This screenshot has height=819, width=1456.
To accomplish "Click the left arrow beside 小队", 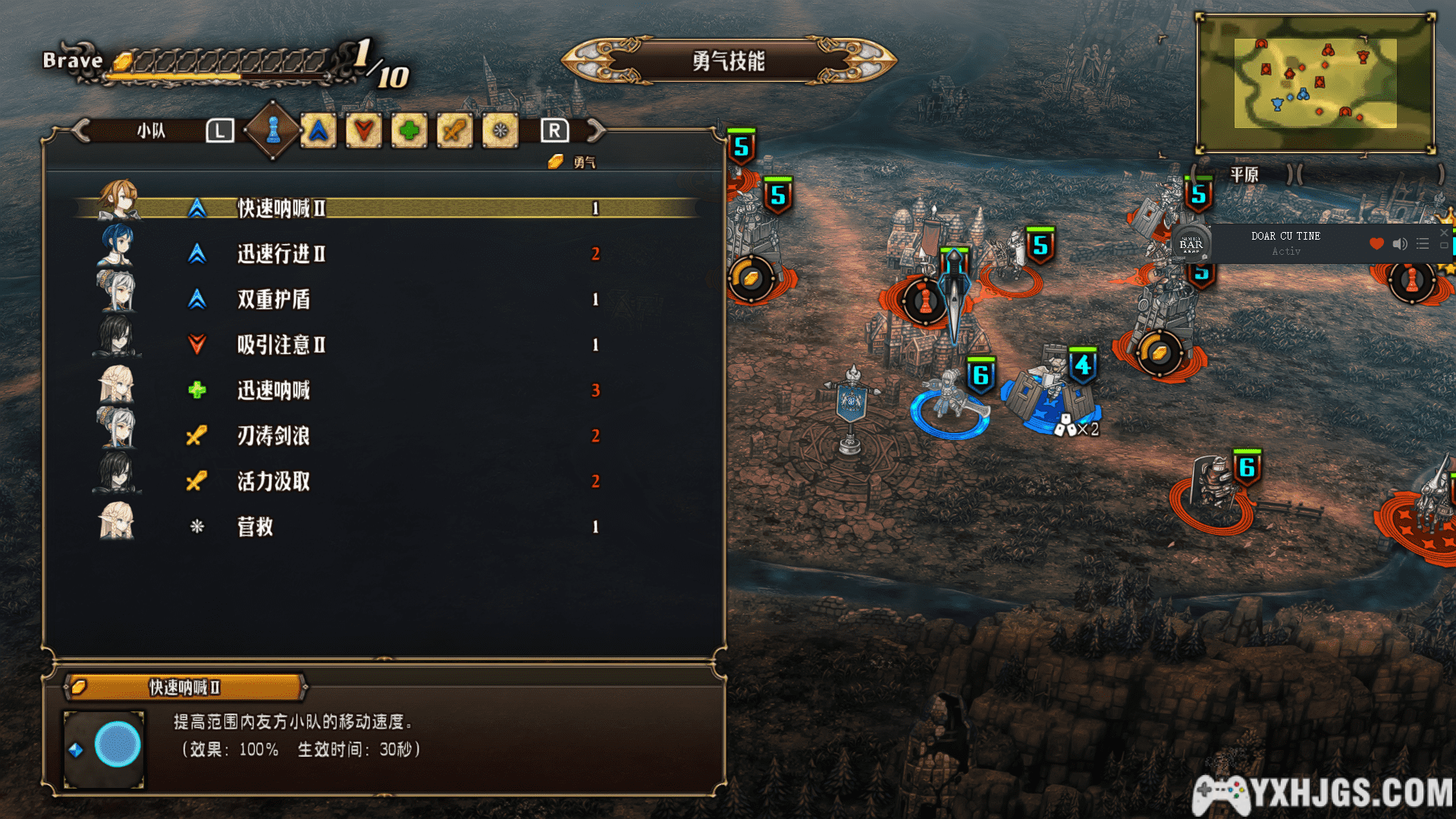I will point(81,130).
